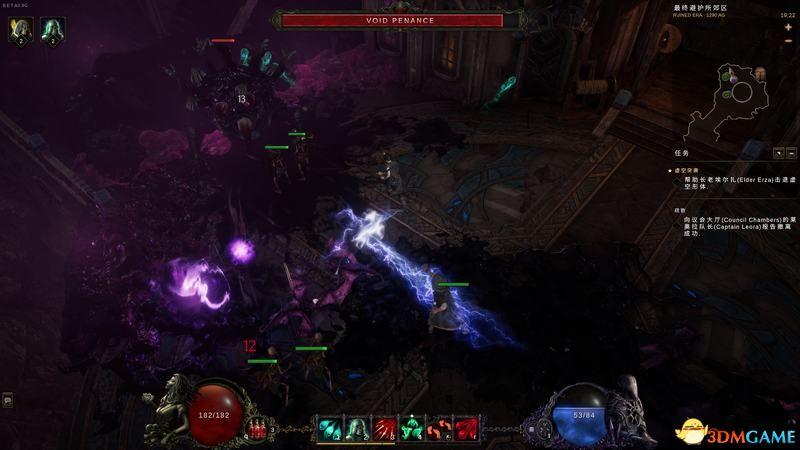800x450 pixels.
Task: Activate the teal claw skill
Action: click(330, 428)
